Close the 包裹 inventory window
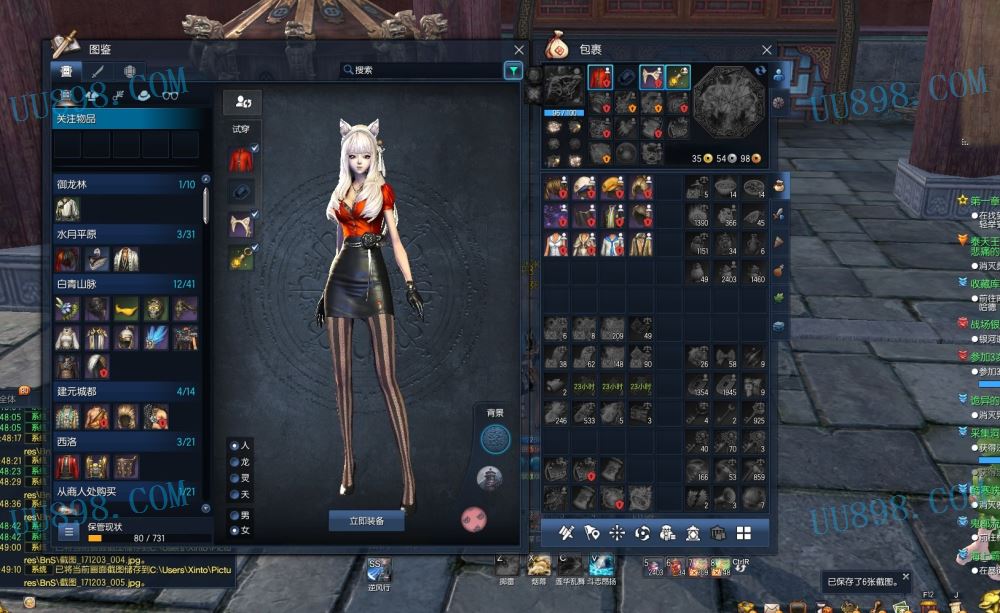The image size is (1000, 613). 767,49
